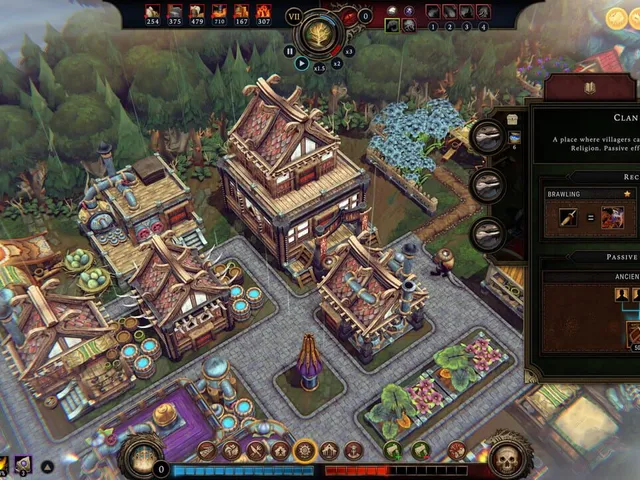Click the highlighted gold icon in the bottom bar

tap(305, 451)
